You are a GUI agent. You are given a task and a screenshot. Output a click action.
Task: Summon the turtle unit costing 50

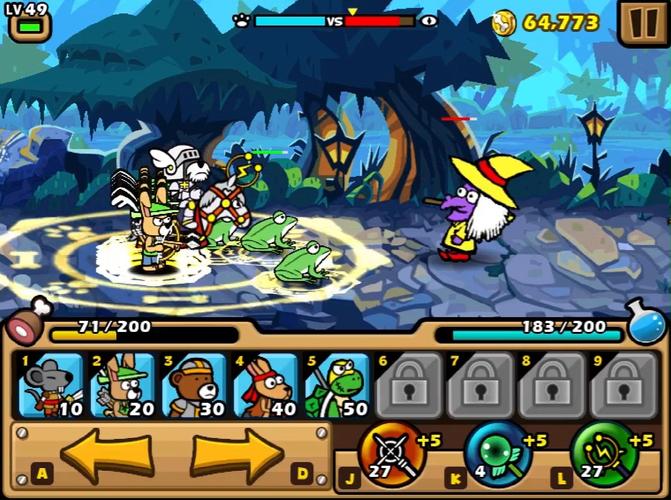tap(336, 385)
